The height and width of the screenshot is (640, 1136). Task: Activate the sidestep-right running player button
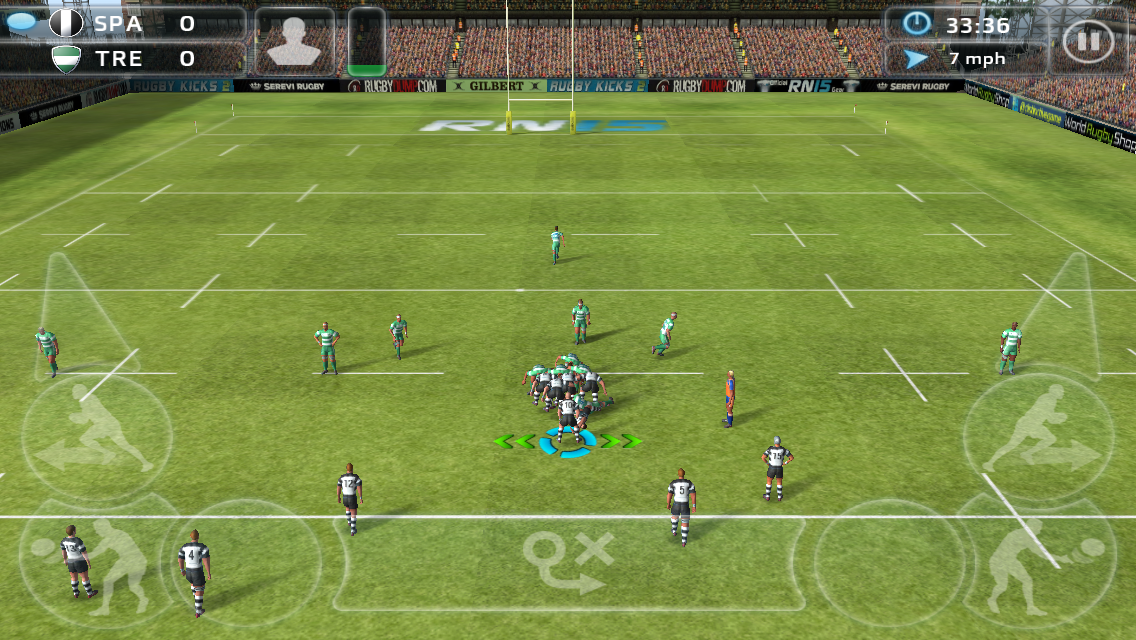pyautogui.click(x=1038, y=440)
